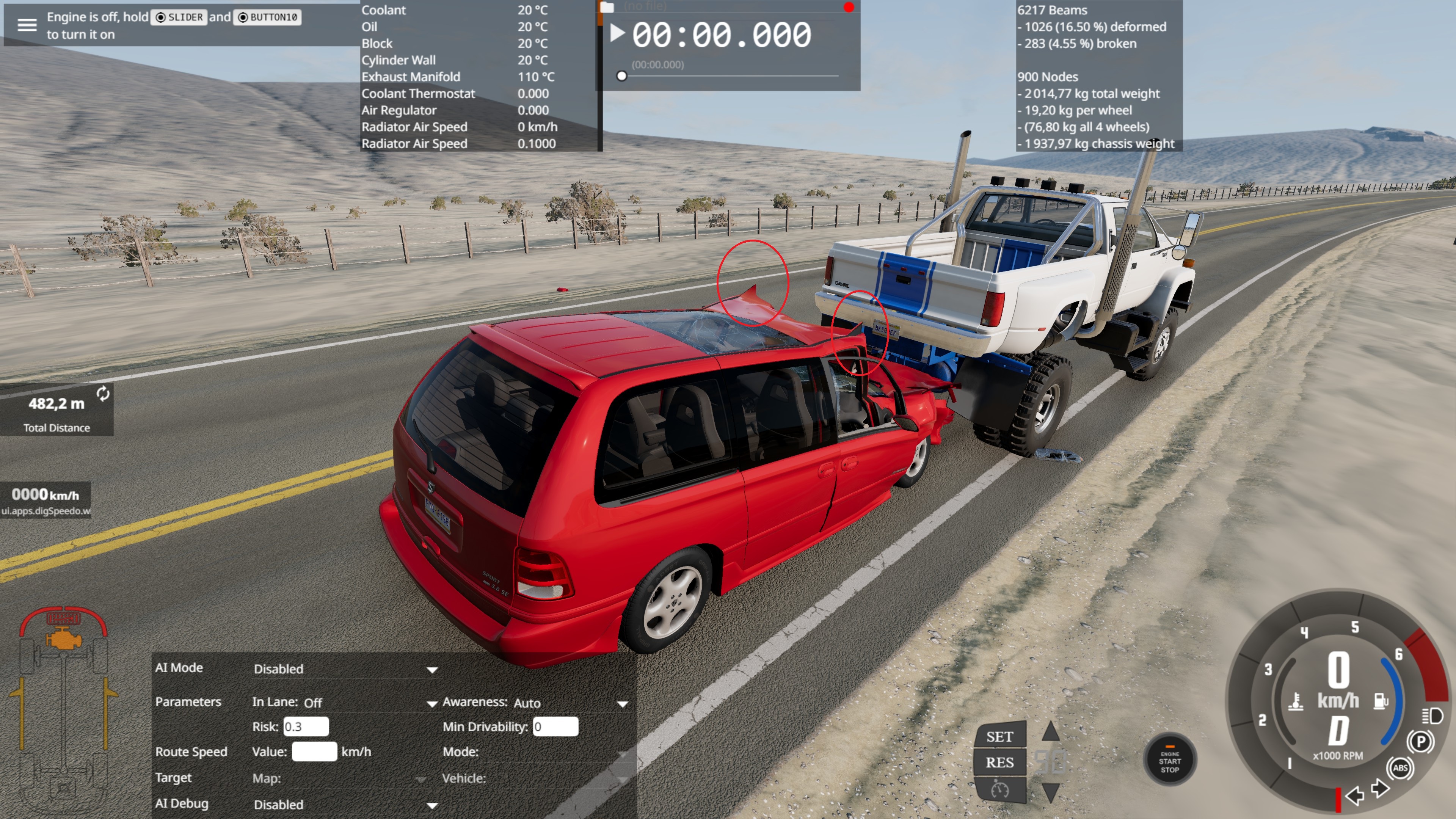The height and width of the screenshot is (819, 1456).
Task: Increase cruise speed with up arrow
Action: (1050, 731)
